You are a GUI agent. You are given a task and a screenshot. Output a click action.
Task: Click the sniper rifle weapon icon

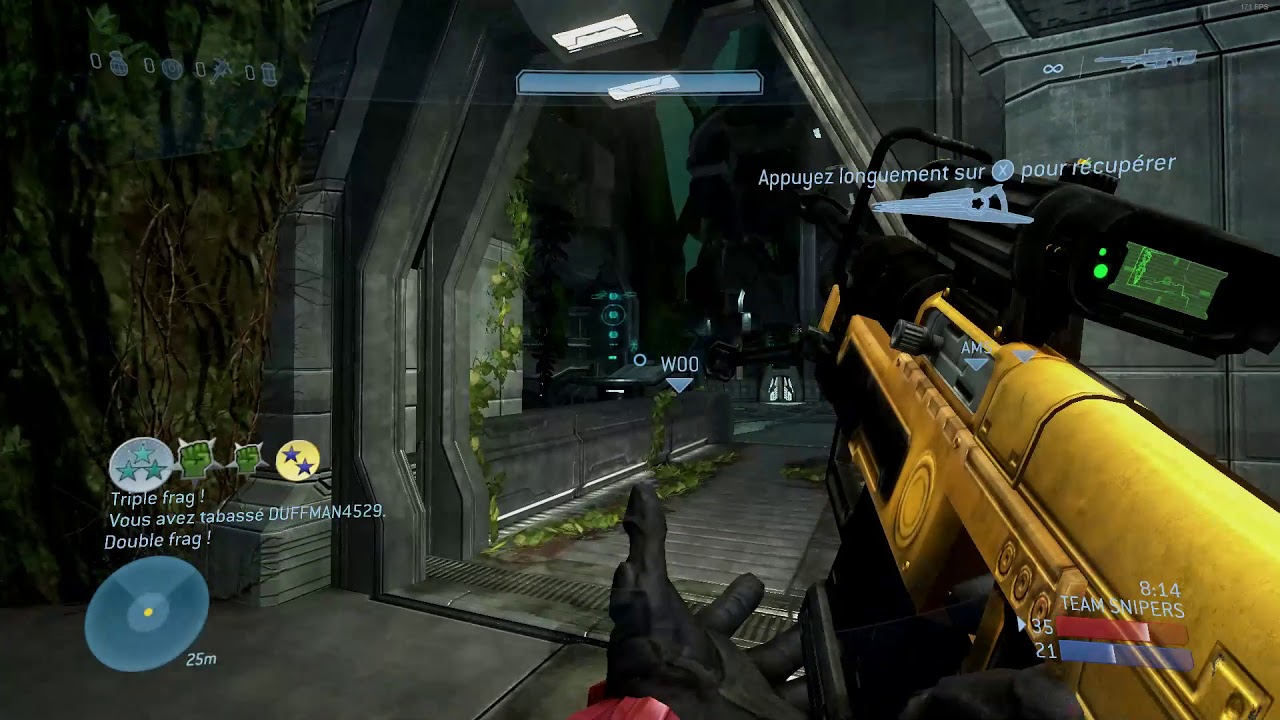coord(1143,59)
